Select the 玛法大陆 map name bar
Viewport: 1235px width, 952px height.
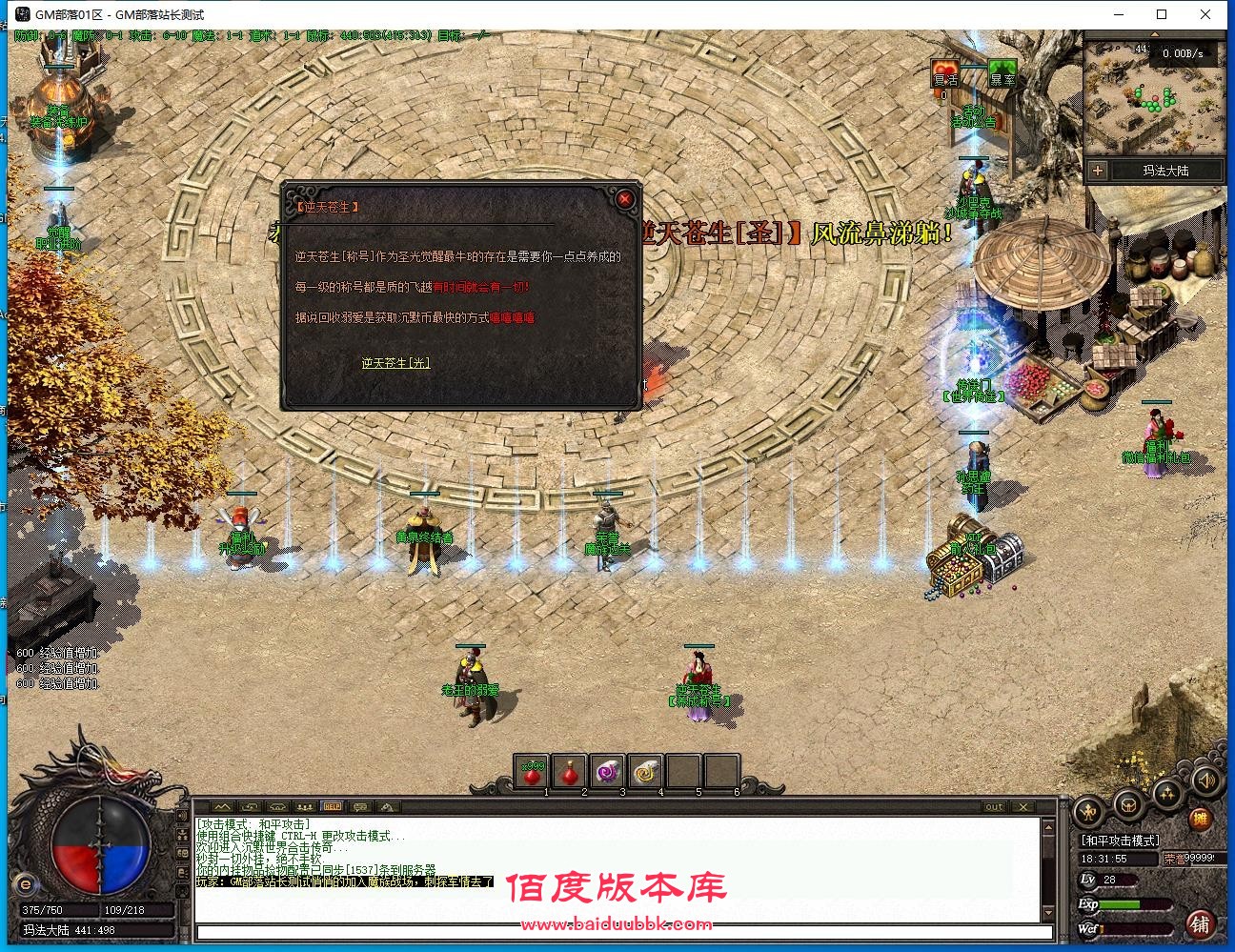pos(1164,171)
